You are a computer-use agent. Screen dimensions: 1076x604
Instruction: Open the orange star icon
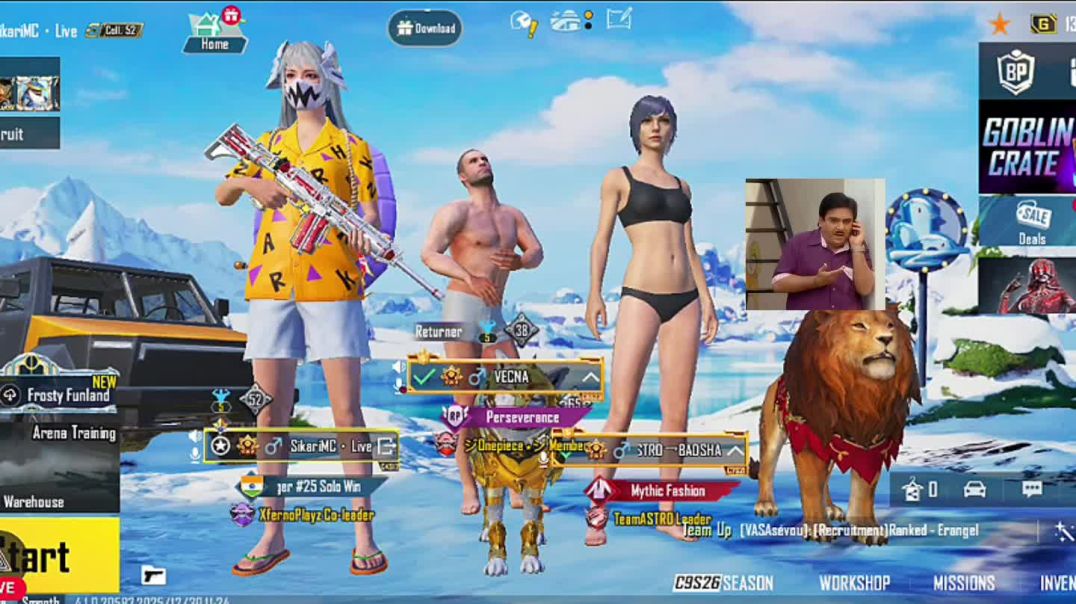click(998, 24)
